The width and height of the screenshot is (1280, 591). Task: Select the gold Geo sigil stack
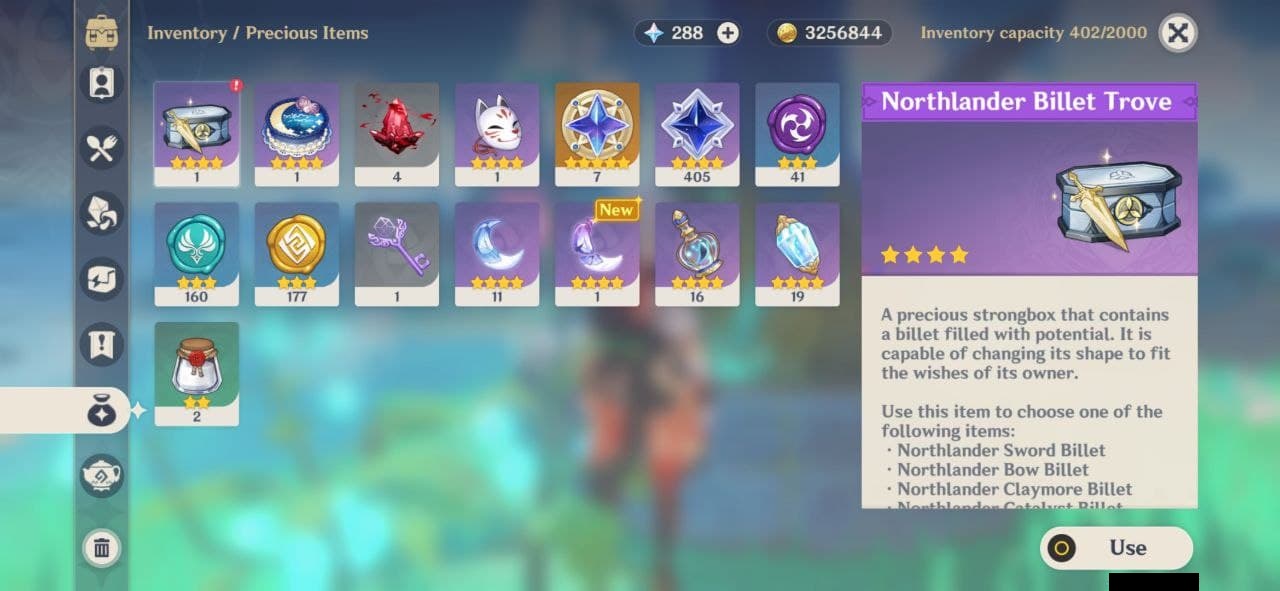coord(297,253)
